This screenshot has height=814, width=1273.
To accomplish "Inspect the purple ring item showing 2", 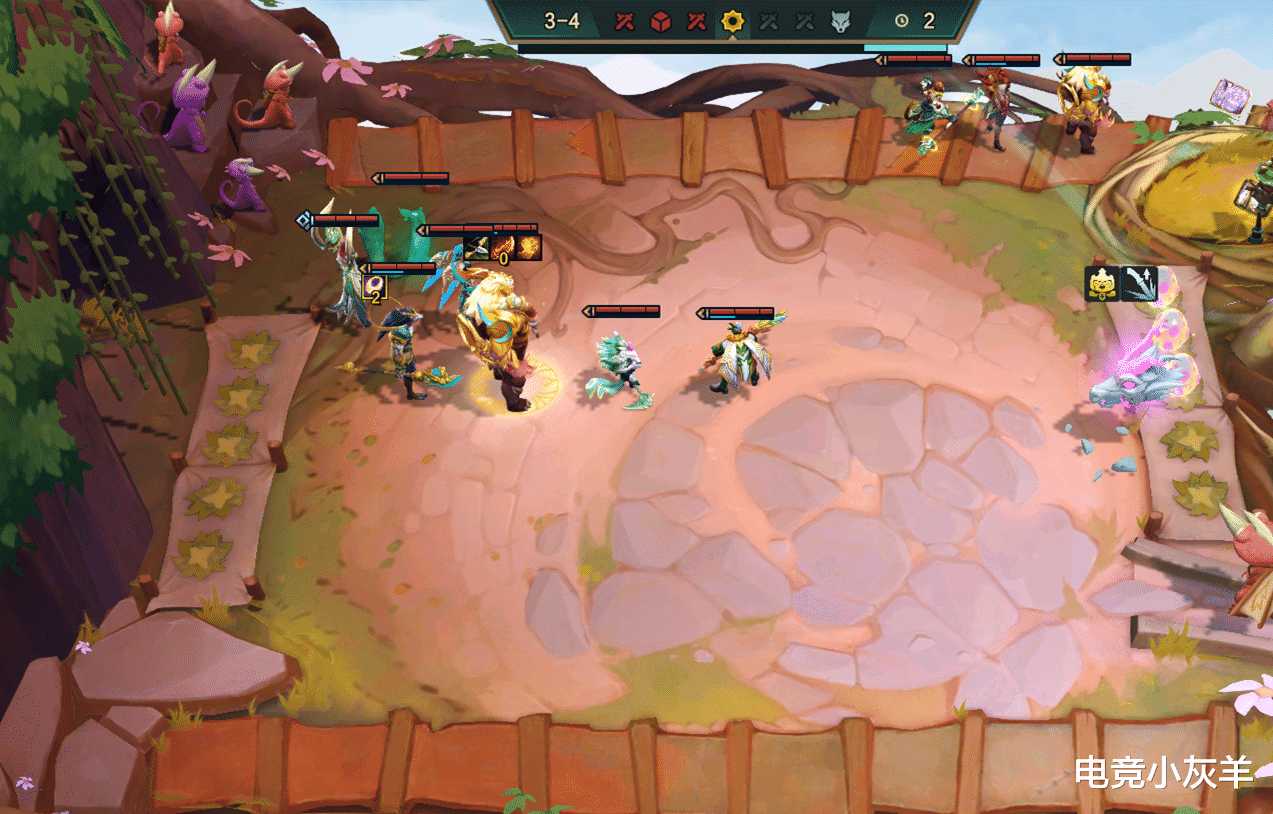I will tap(375, 287).
